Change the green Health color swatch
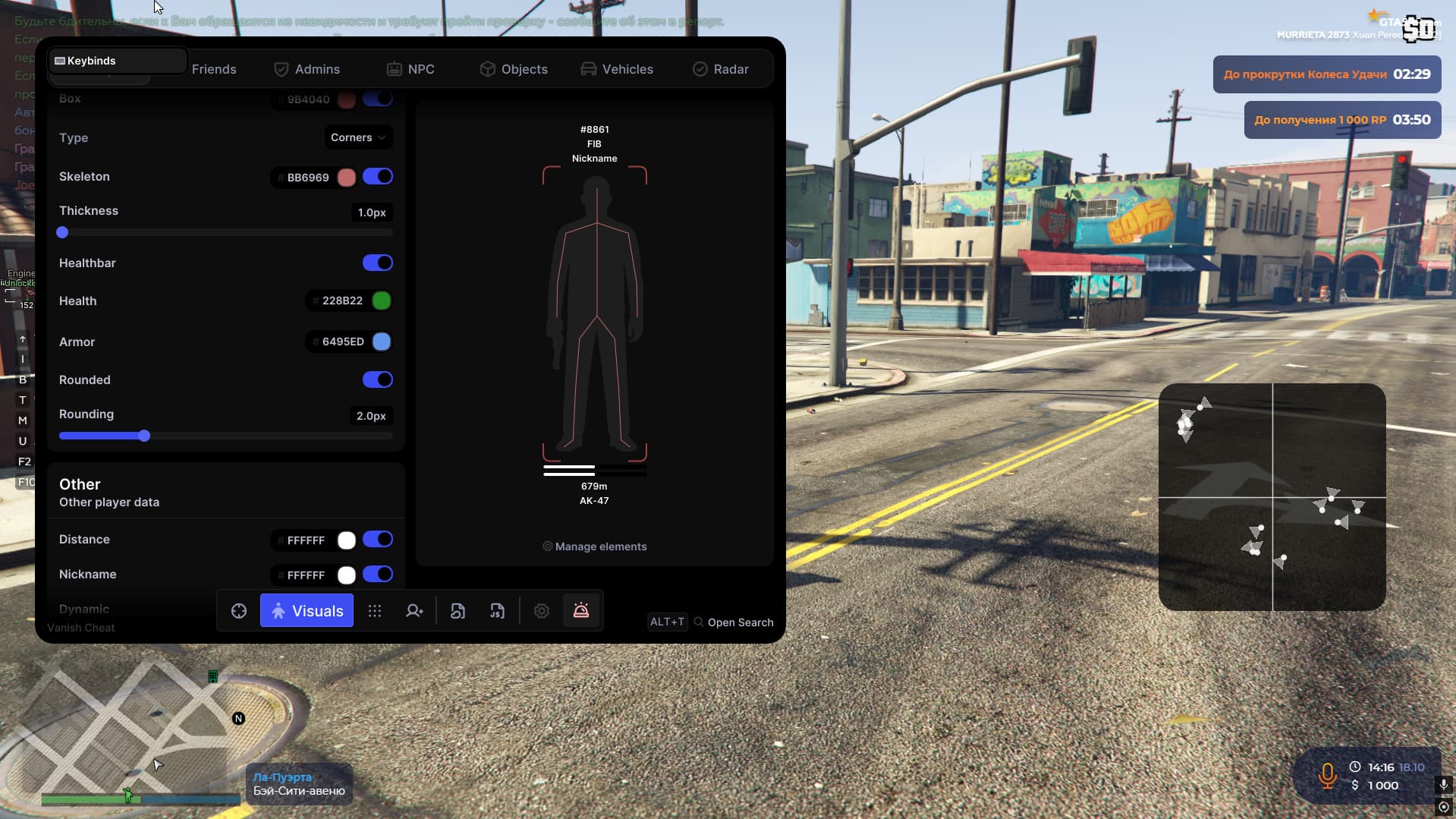The height and width of the screenshot is (819, 1456). coord(382,301)
